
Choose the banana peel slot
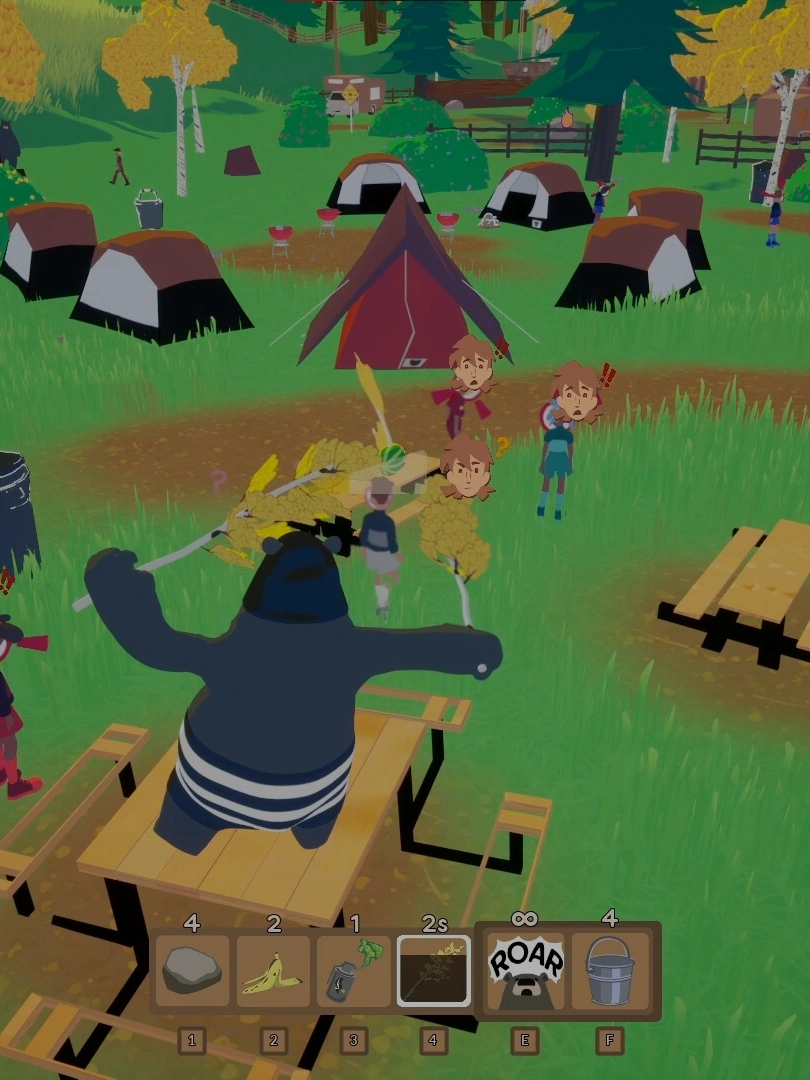(x=273, y=970)
